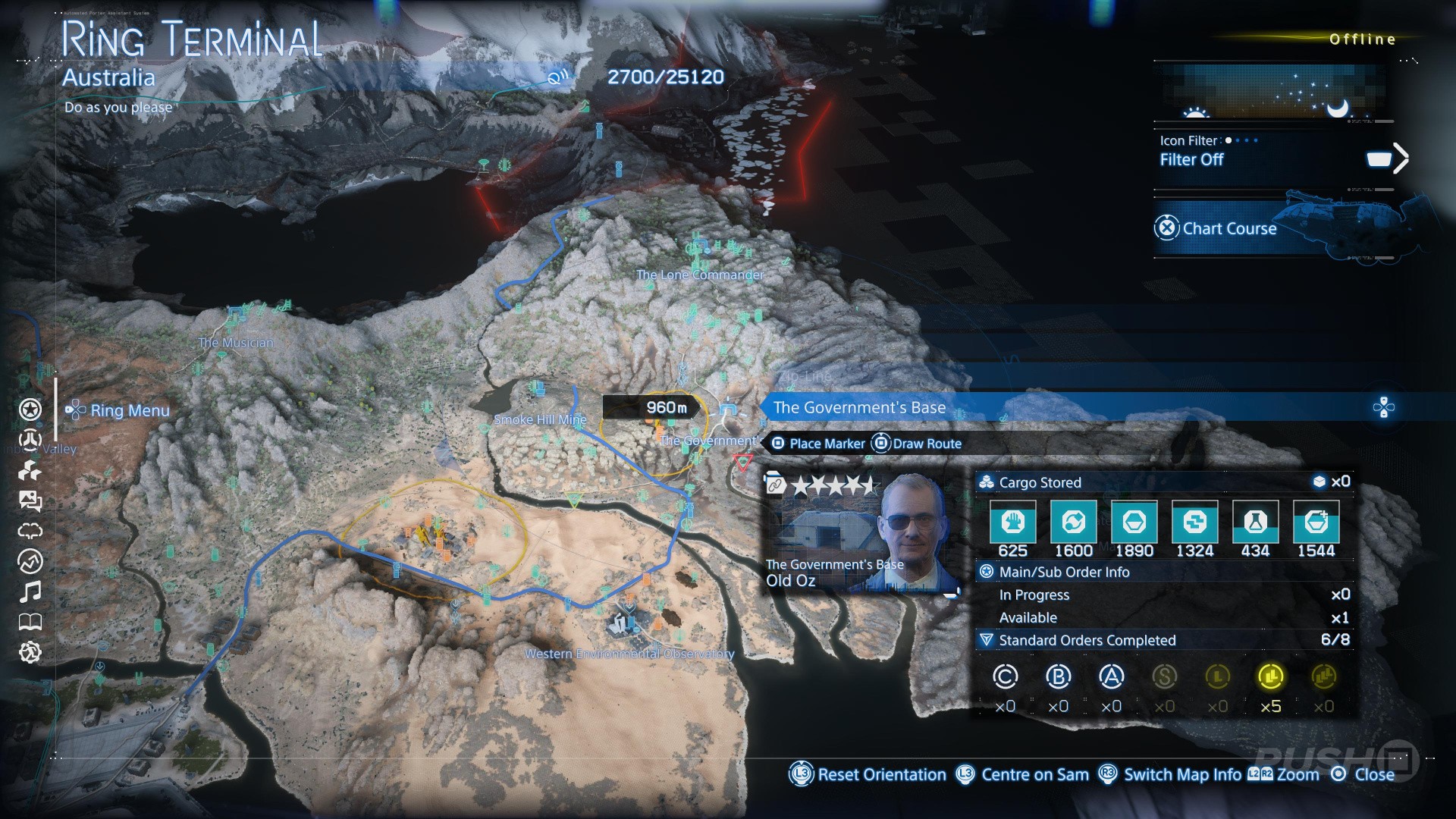The image size is (1456, 819).
Task: Select The Lone Commander map marker
Action: (699, 275)
